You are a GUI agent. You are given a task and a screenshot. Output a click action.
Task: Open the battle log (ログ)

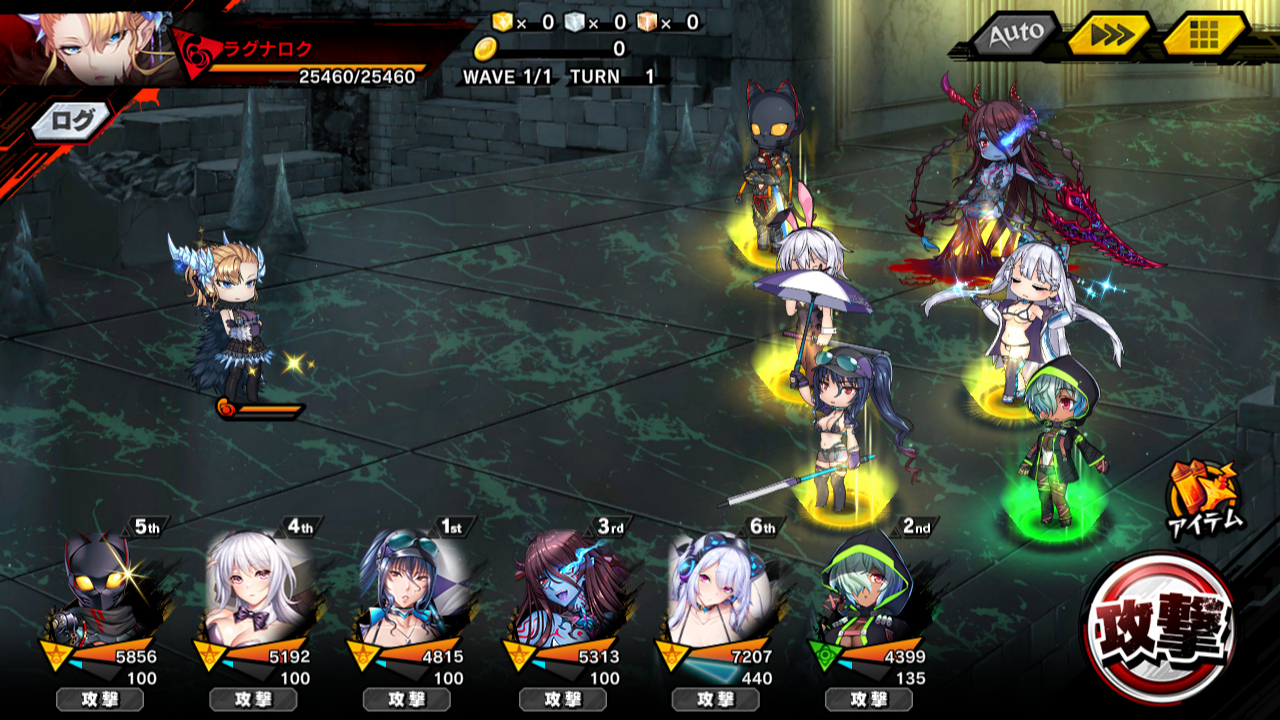tap(72, 121)
